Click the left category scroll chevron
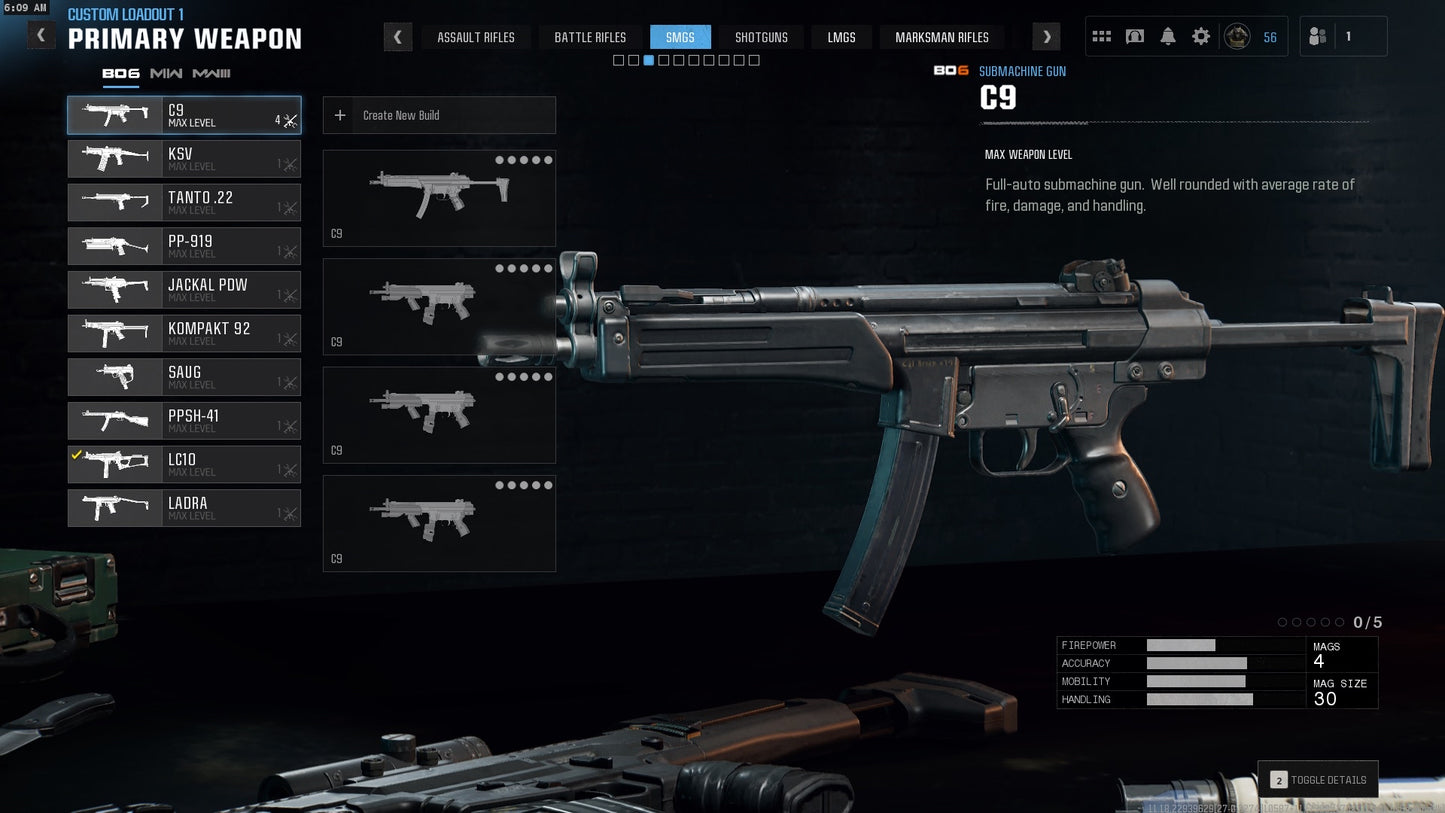Screen dimensions: 1445x813 click(x=398, y=36)
